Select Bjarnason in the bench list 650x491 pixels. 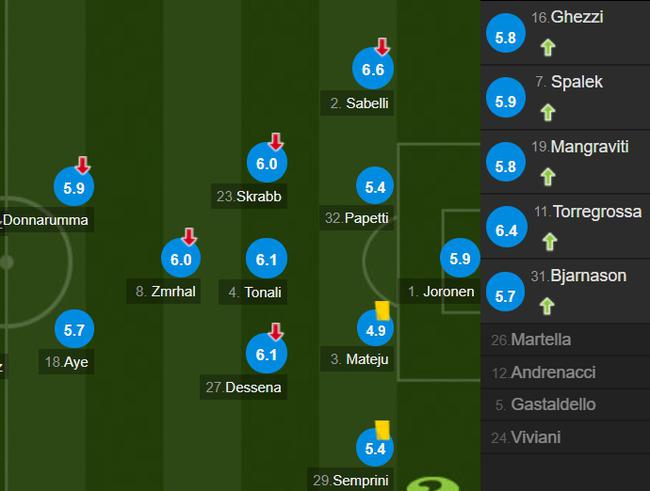coord(565,290)
